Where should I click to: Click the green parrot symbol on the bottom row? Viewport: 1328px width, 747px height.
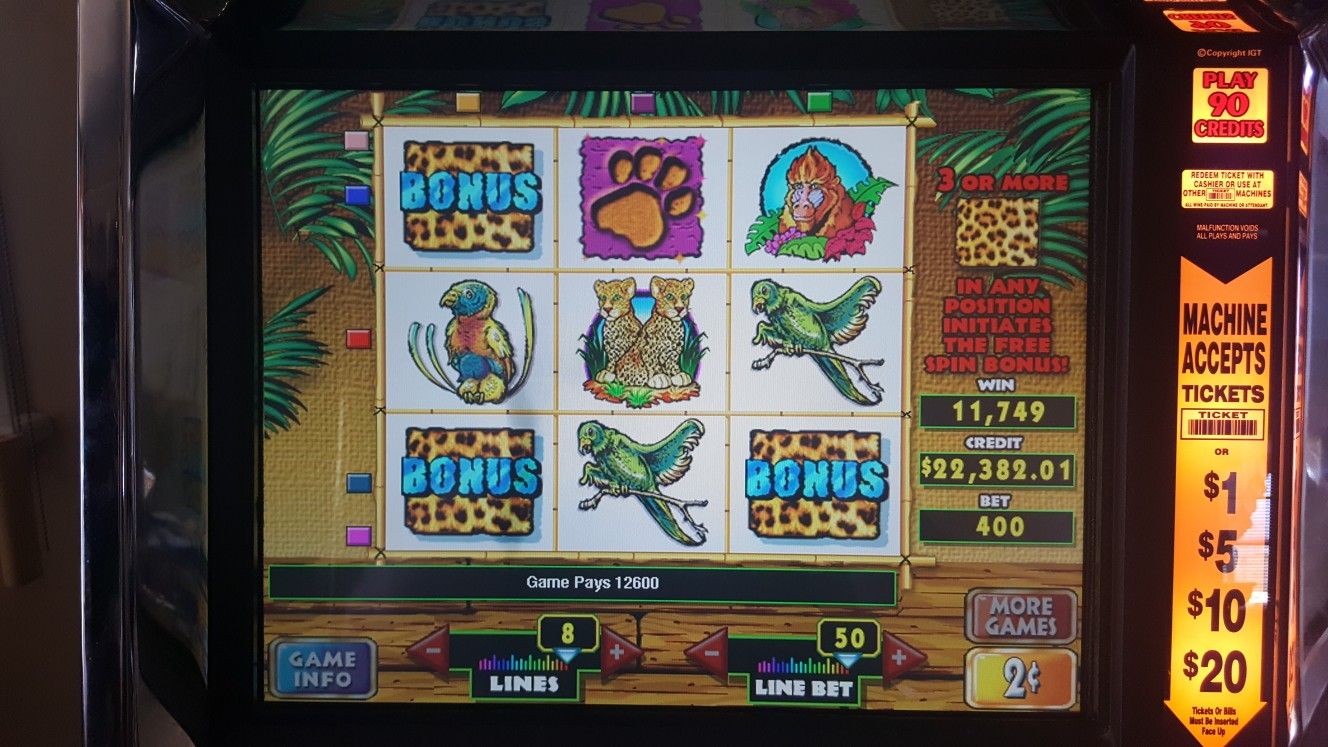[x=641, y=480]
